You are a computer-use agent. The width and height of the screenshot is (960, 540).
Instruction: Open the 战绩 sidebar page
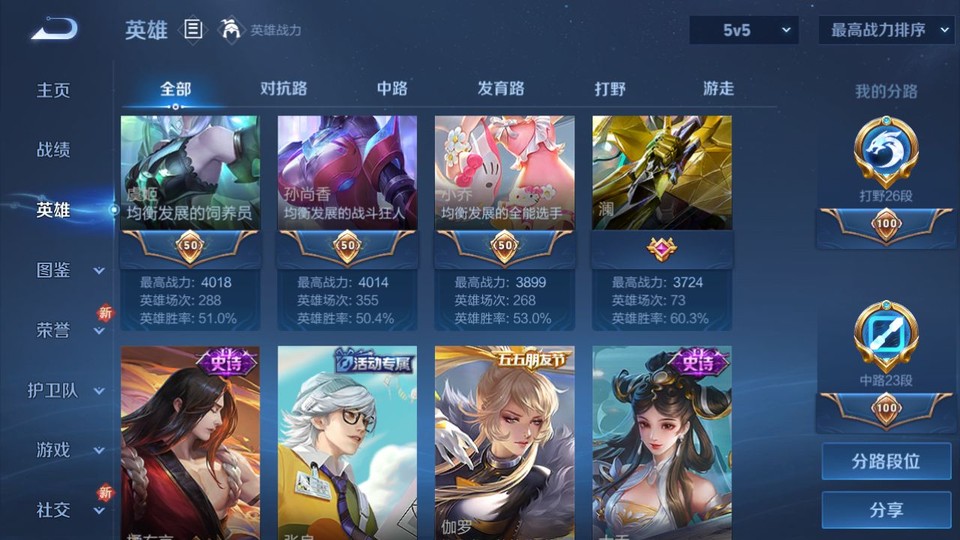[x=54, y=150]
